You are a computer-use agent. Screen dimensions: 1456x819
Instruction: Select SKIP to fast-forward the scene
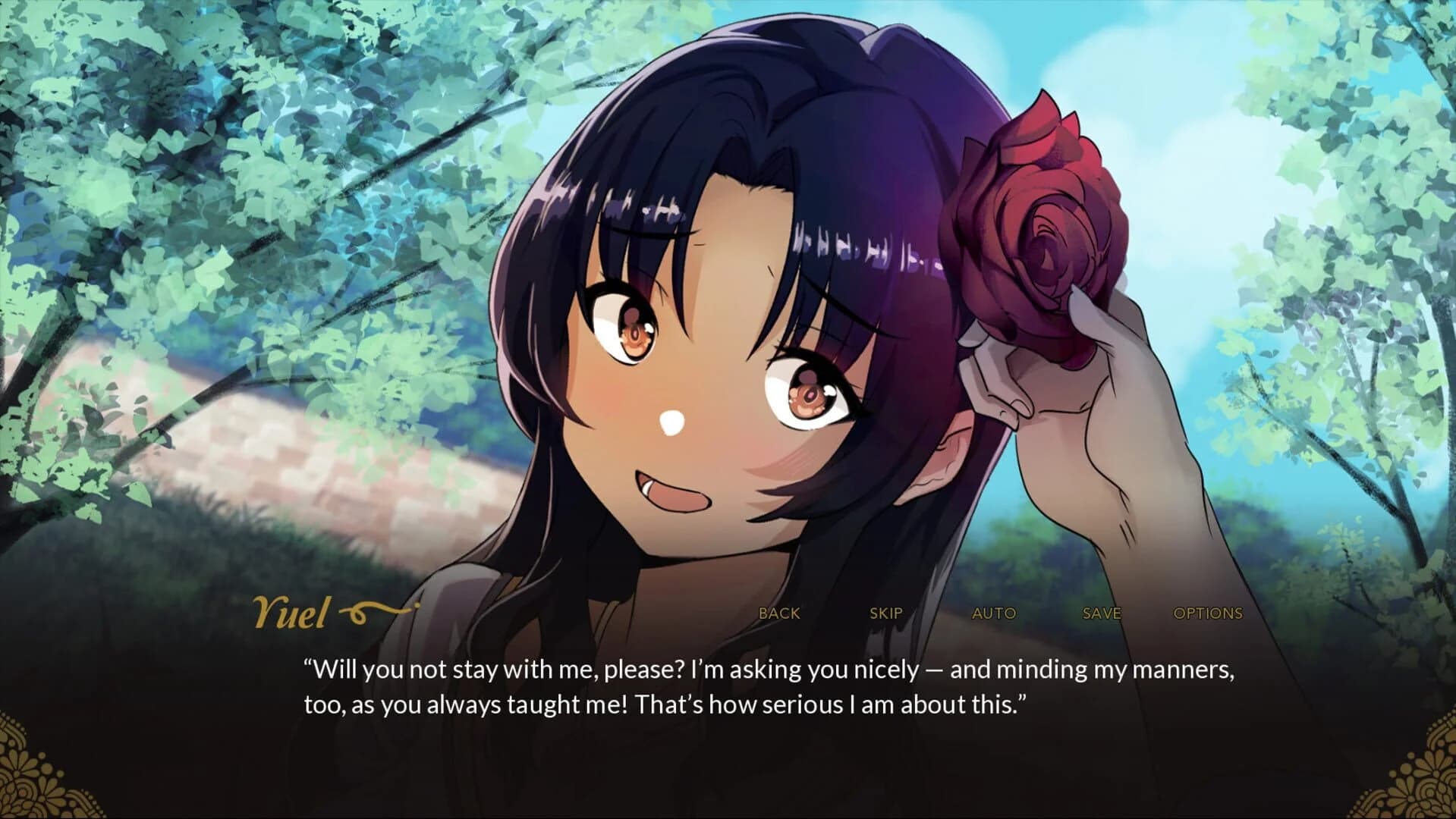pyautogui.click(x=885, y=613)
